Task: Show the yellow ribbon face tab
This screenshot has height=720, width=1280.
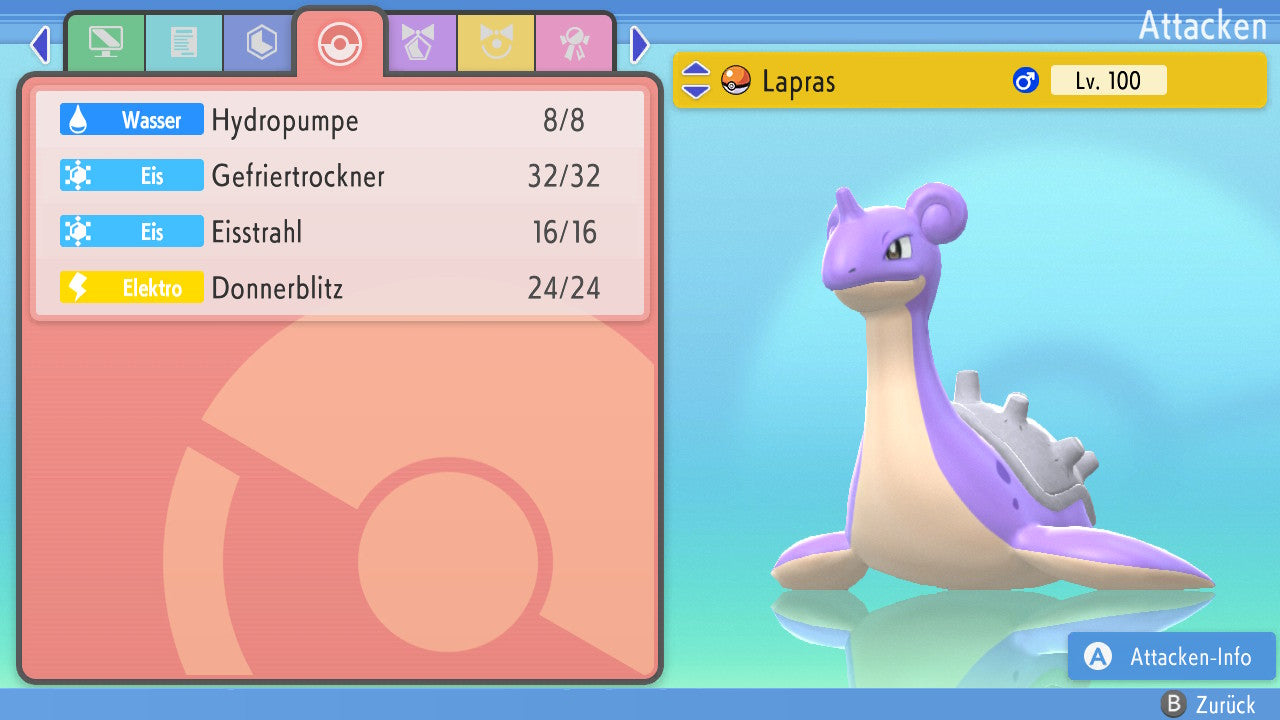Action: click(x=497, y=43)
